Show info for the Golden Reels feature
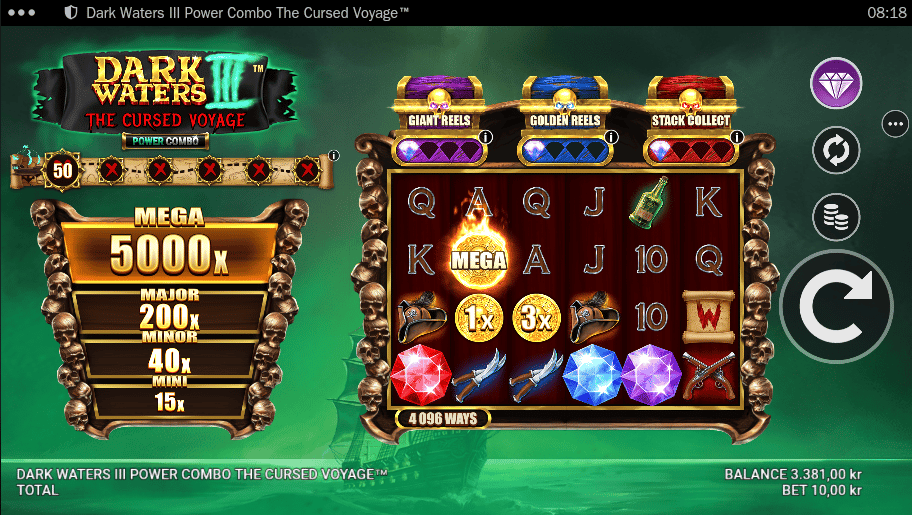Viewport: 912px width, 515px height. point(609,137)
